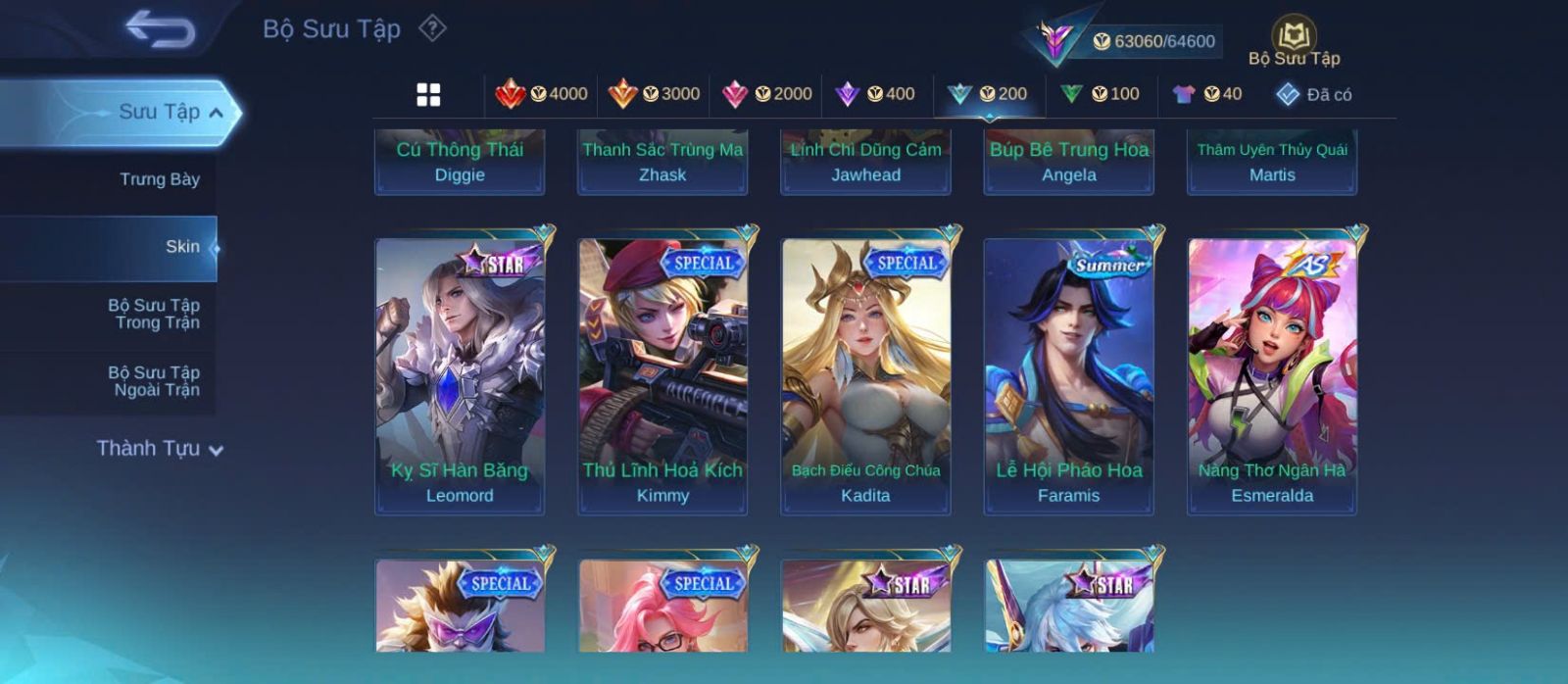Select Leomord Kỵ Sĩ Hàn Băng skin card
1568x684 pixels.
point(460,375)
